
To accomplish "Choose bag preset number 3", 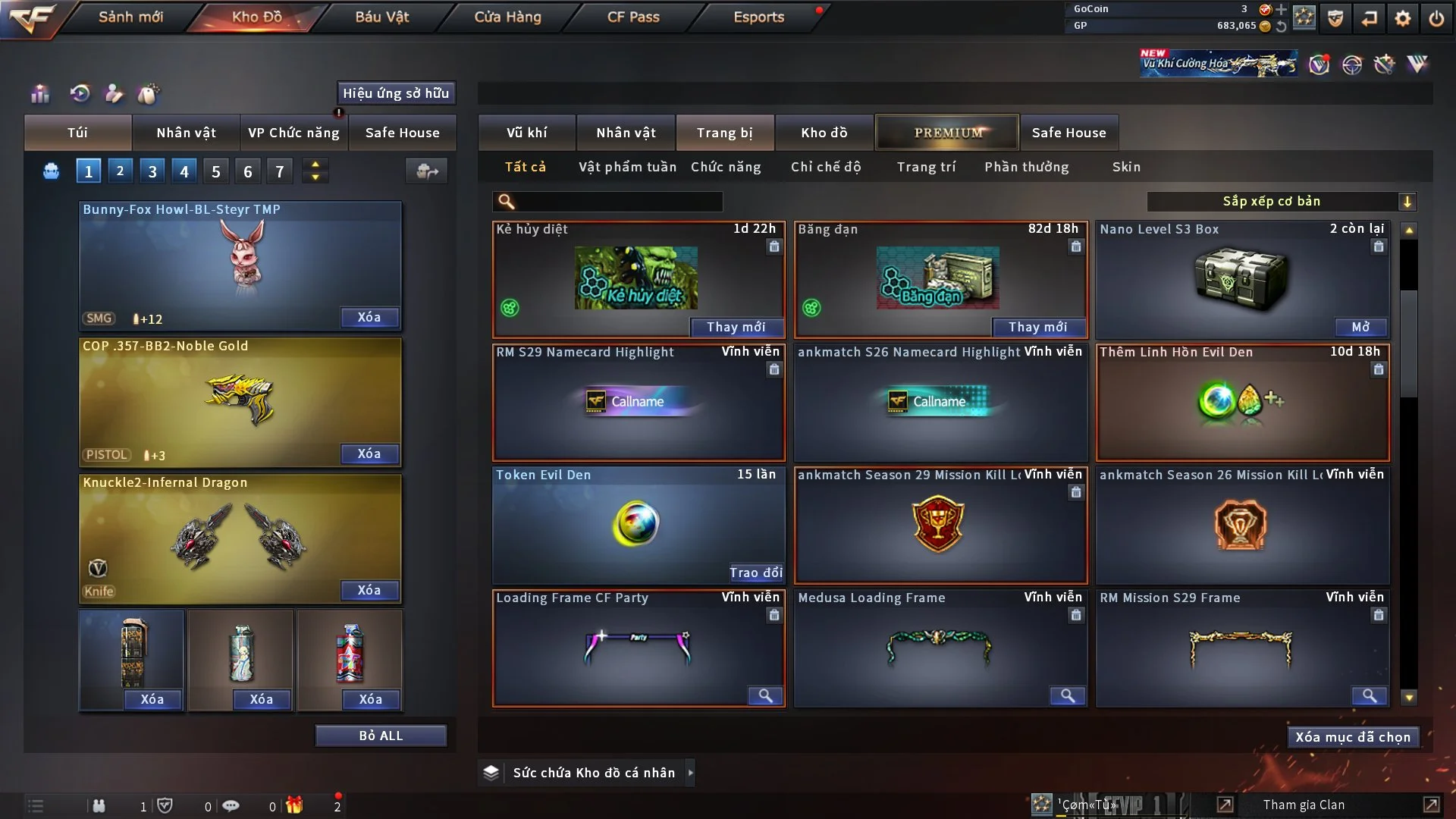I will [152, 171].
